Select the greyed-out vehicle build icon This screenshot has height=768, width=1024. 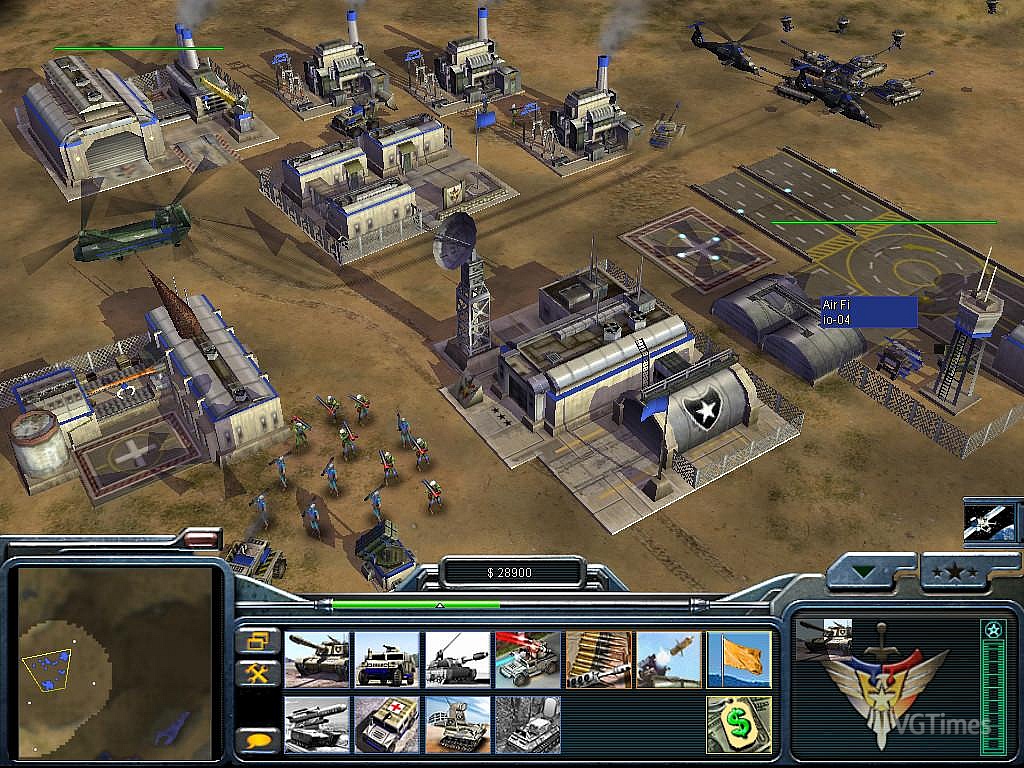pyautogui.click(x=527, y=724)
